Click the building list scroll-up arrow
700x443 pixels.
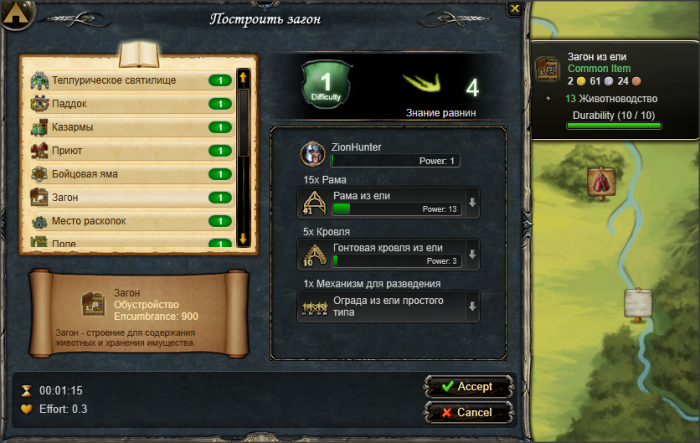click(x=242, y=77)
